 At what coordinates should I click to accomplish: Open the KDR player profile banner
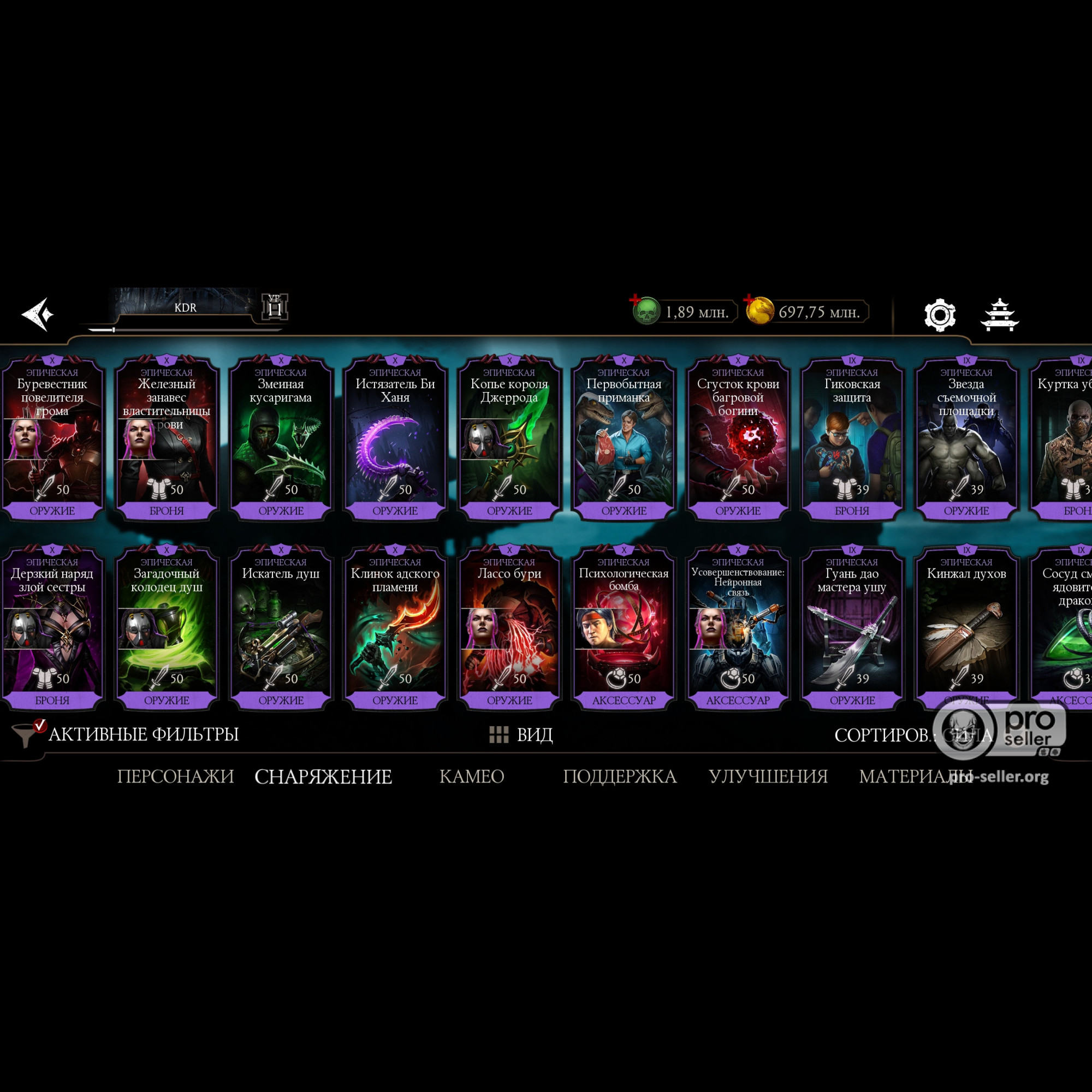[x=186, y=307]
